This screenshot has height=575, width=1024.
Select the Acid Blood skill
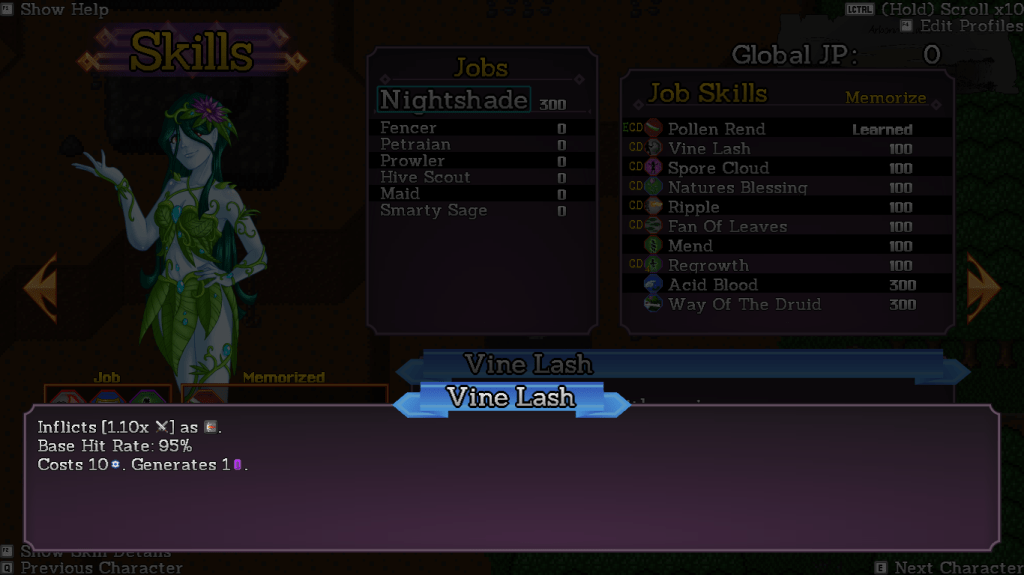coord(713,285)
